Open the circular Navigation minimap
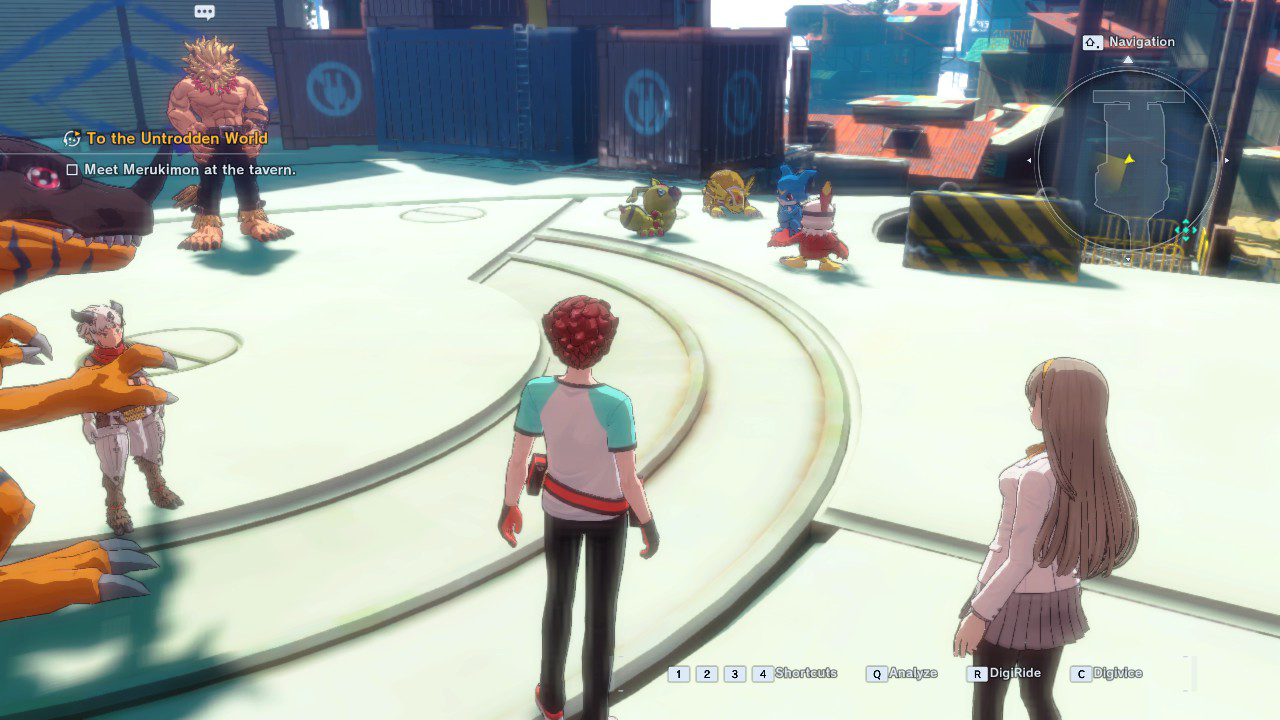This screenshot has width=1280, height=720. pyautogui.click(x=1128, y=161)
